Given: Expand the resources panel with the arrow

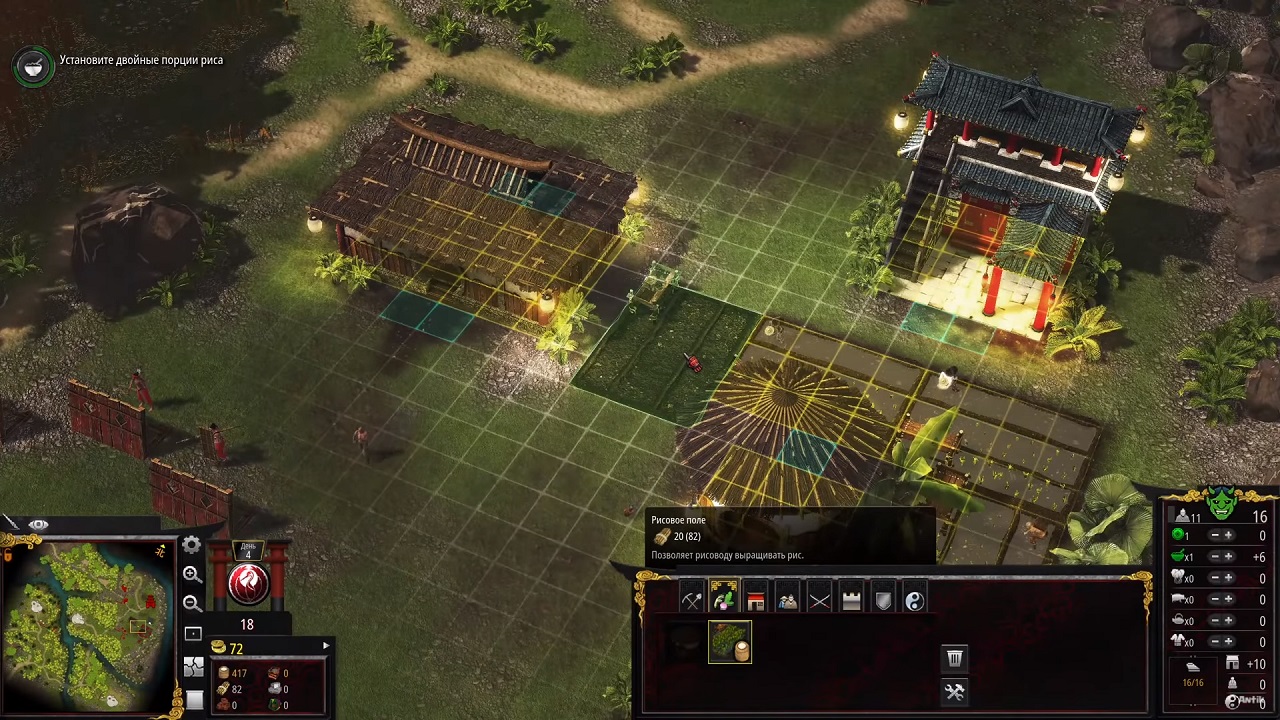Looking at the screenshot, I should point(325,646).
